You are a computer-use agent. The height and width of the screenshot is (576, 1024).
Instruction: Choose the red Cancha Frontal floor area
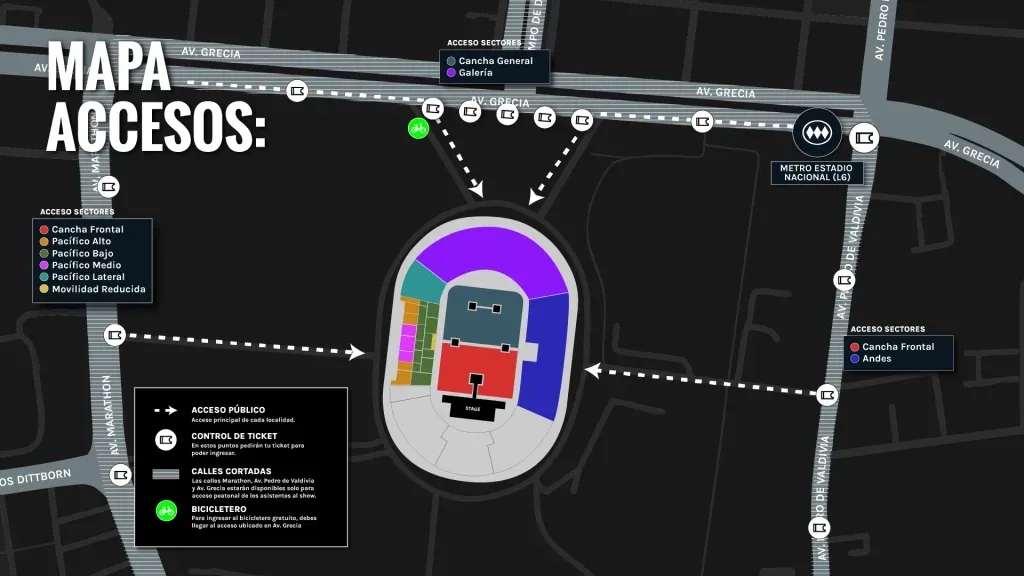click(476, 368)
